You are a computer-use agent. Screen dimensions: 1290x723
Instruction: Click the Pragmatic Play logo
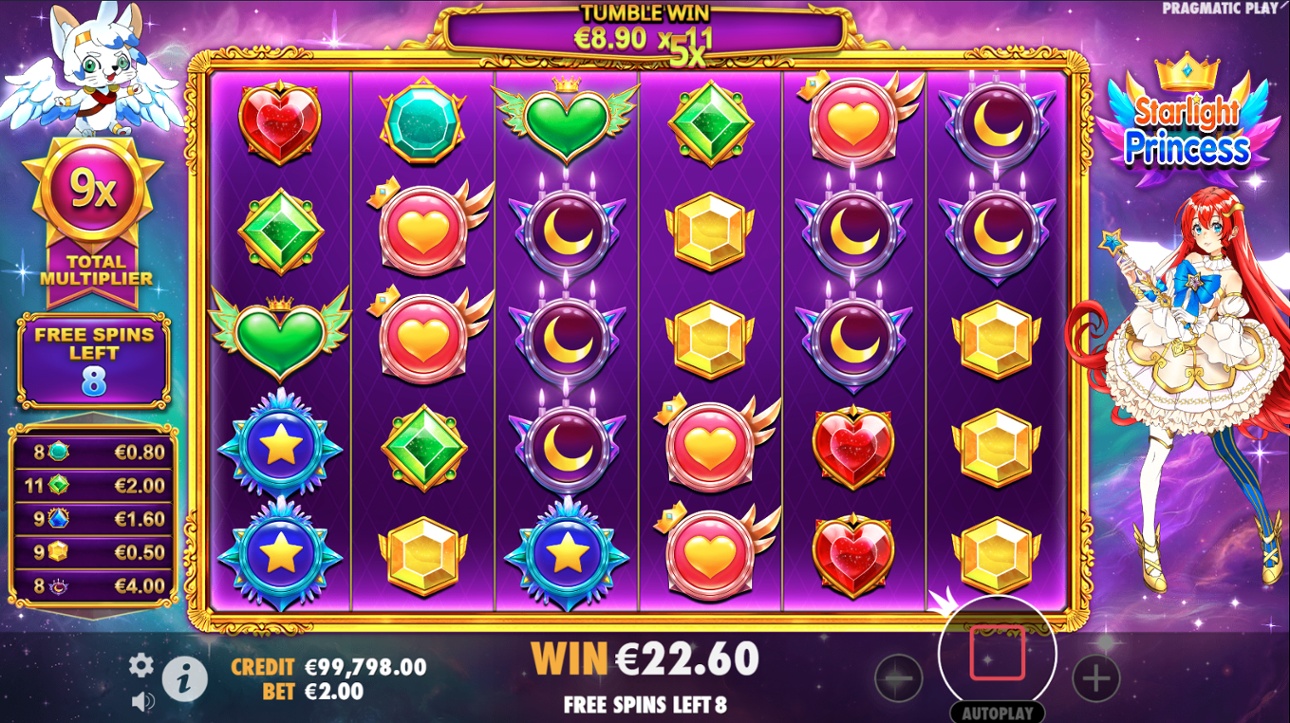(1222, 8)
